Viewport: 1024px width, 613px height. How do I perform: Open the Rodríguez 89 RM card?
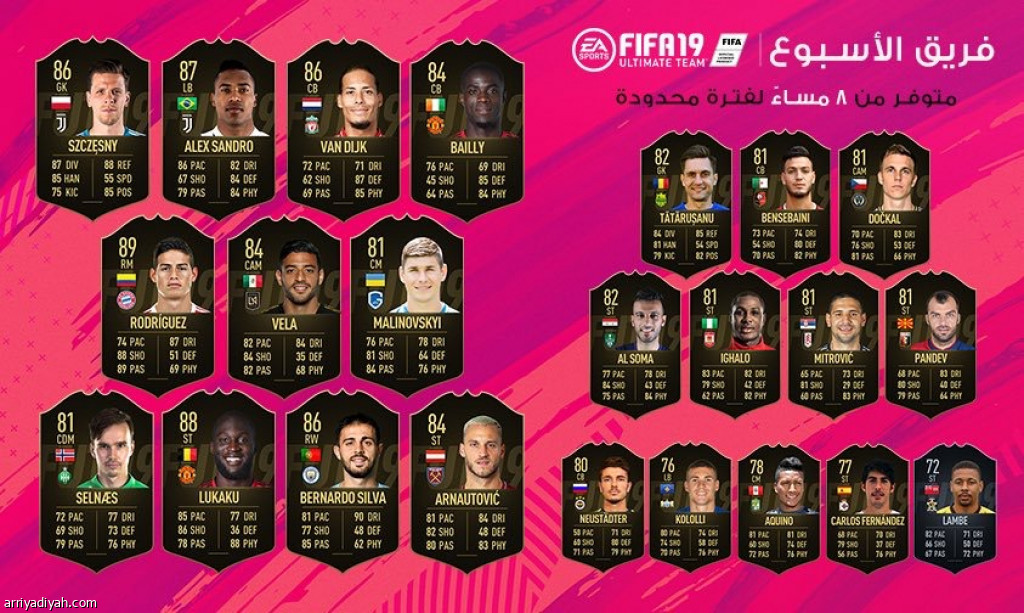156,304
